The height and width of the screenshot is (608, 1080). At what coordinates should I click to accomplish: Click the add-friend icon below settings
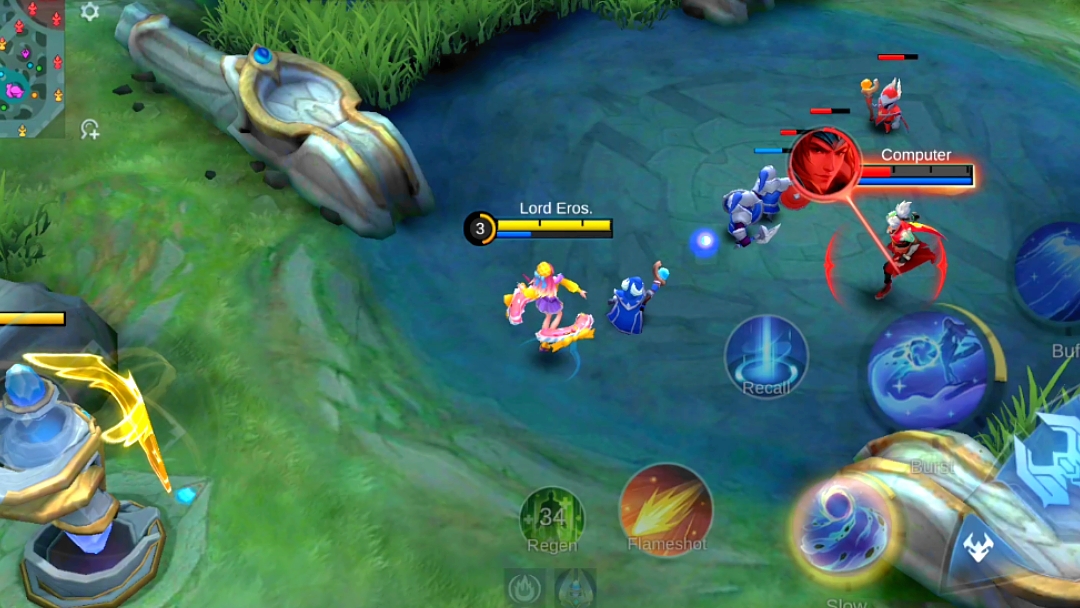pos(90,128)
